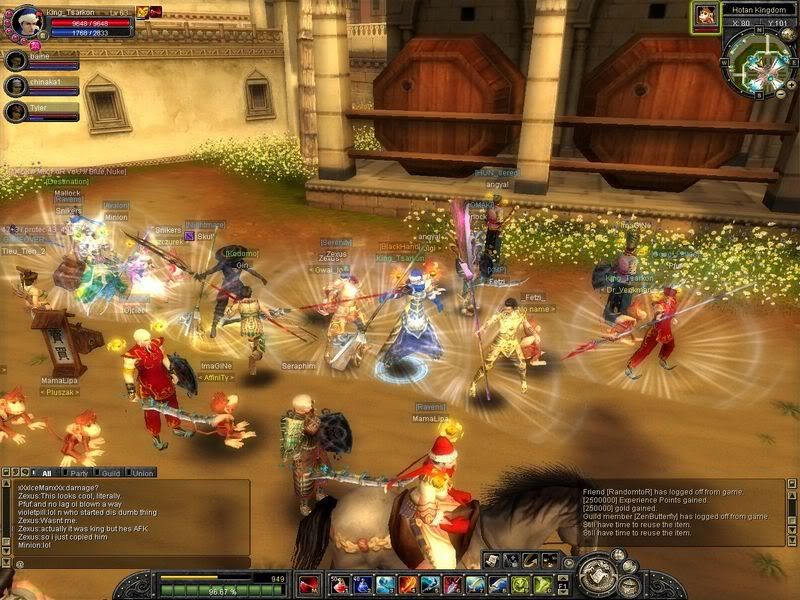800x600 pixels.
Task: Activate the green skill icon on hotbar
Action: point(520,585)
